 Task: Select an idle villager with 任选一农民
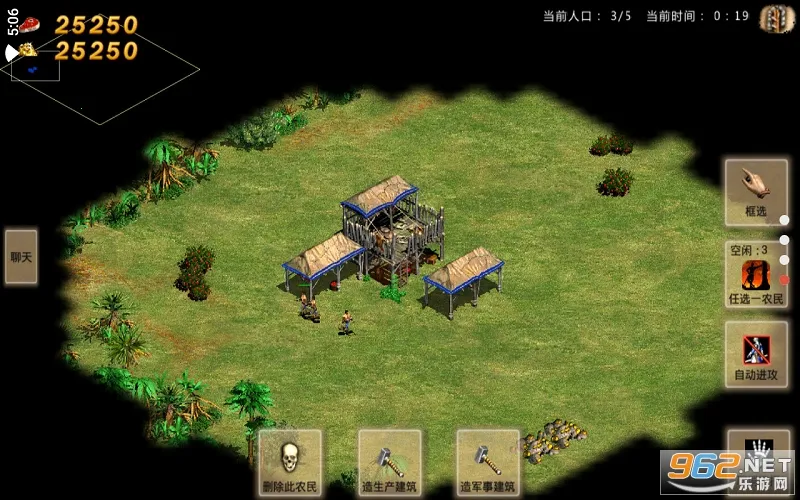pyautogui.click(x=756, y=275)
